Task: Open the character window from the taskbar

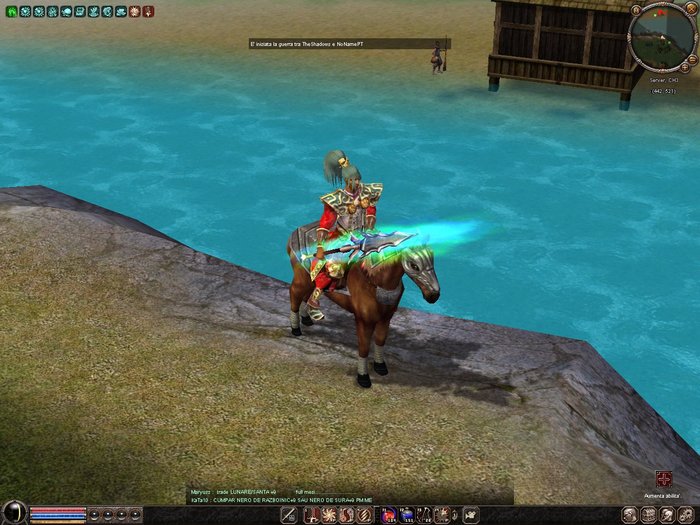Action: tap(630, 514)
